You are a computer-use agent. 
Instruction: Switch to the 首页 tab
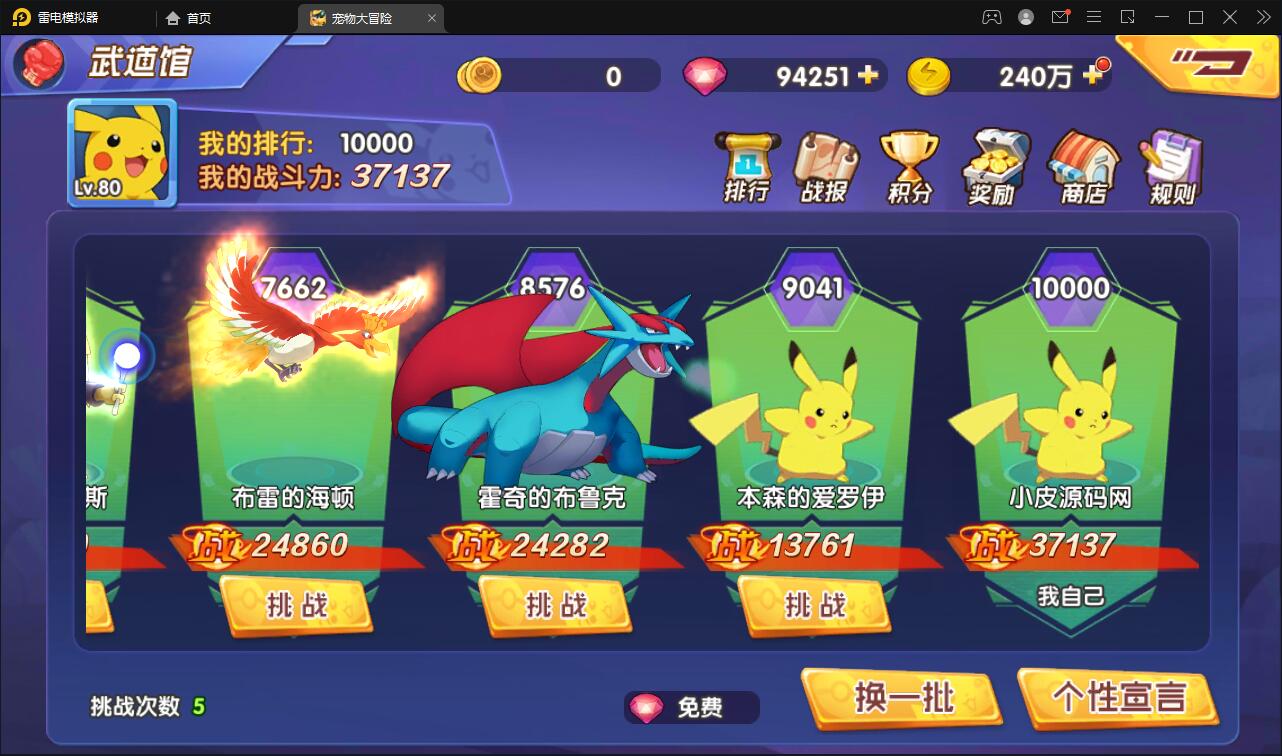coord(195,17)
